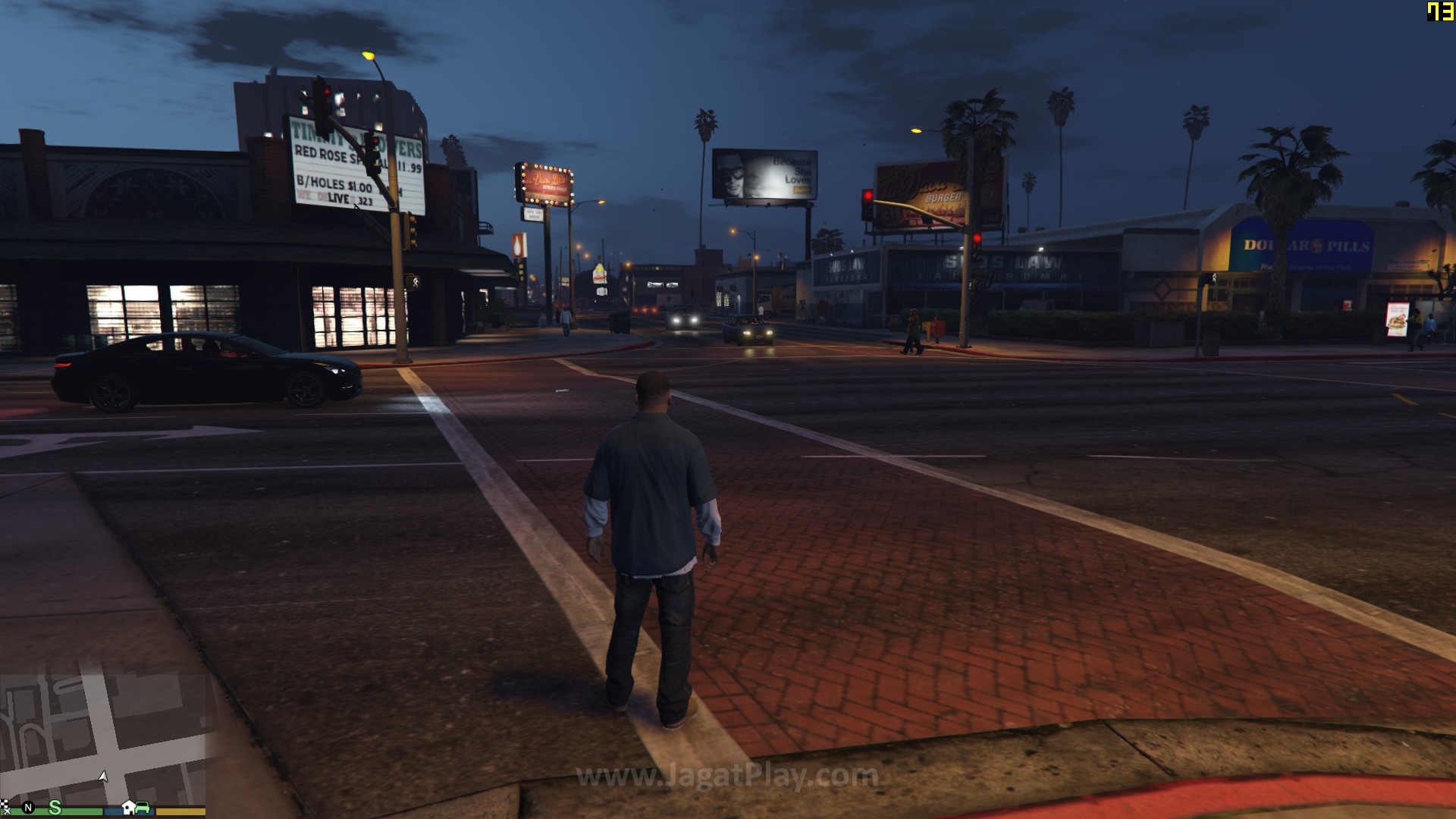Screen dimensions: 1456x819
Task: Select the green S mission blip
Action: click(55, 807)
